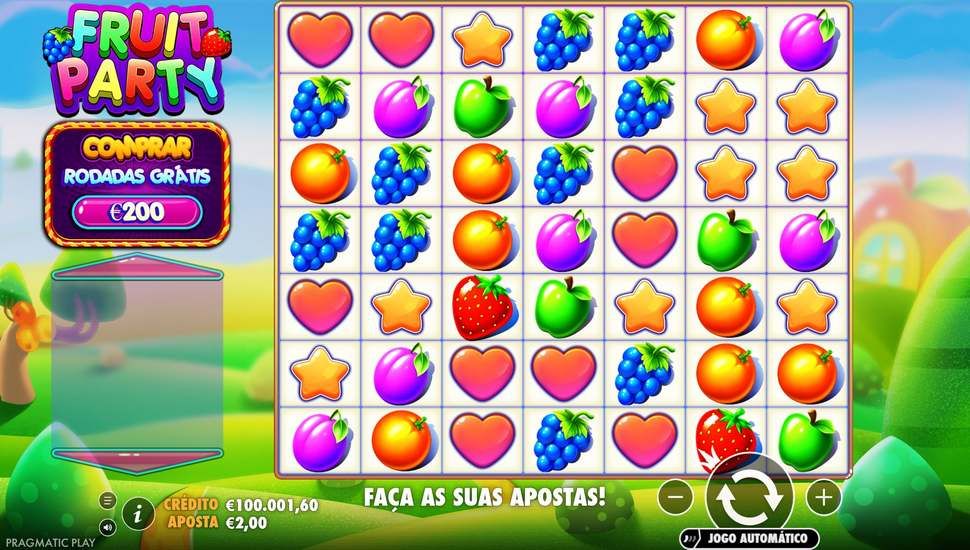The width and height of the screenshot is (970, 550).
Task: Toggle the sound speaker icon
Action: pos(108,525)
